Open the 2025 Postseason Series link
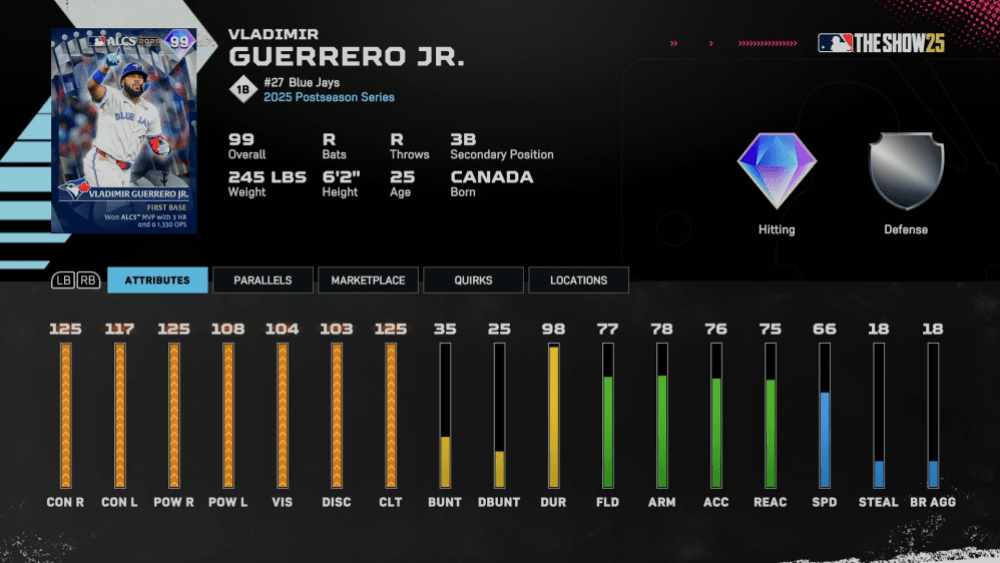 pyautogui.click(x=329, y=97)
